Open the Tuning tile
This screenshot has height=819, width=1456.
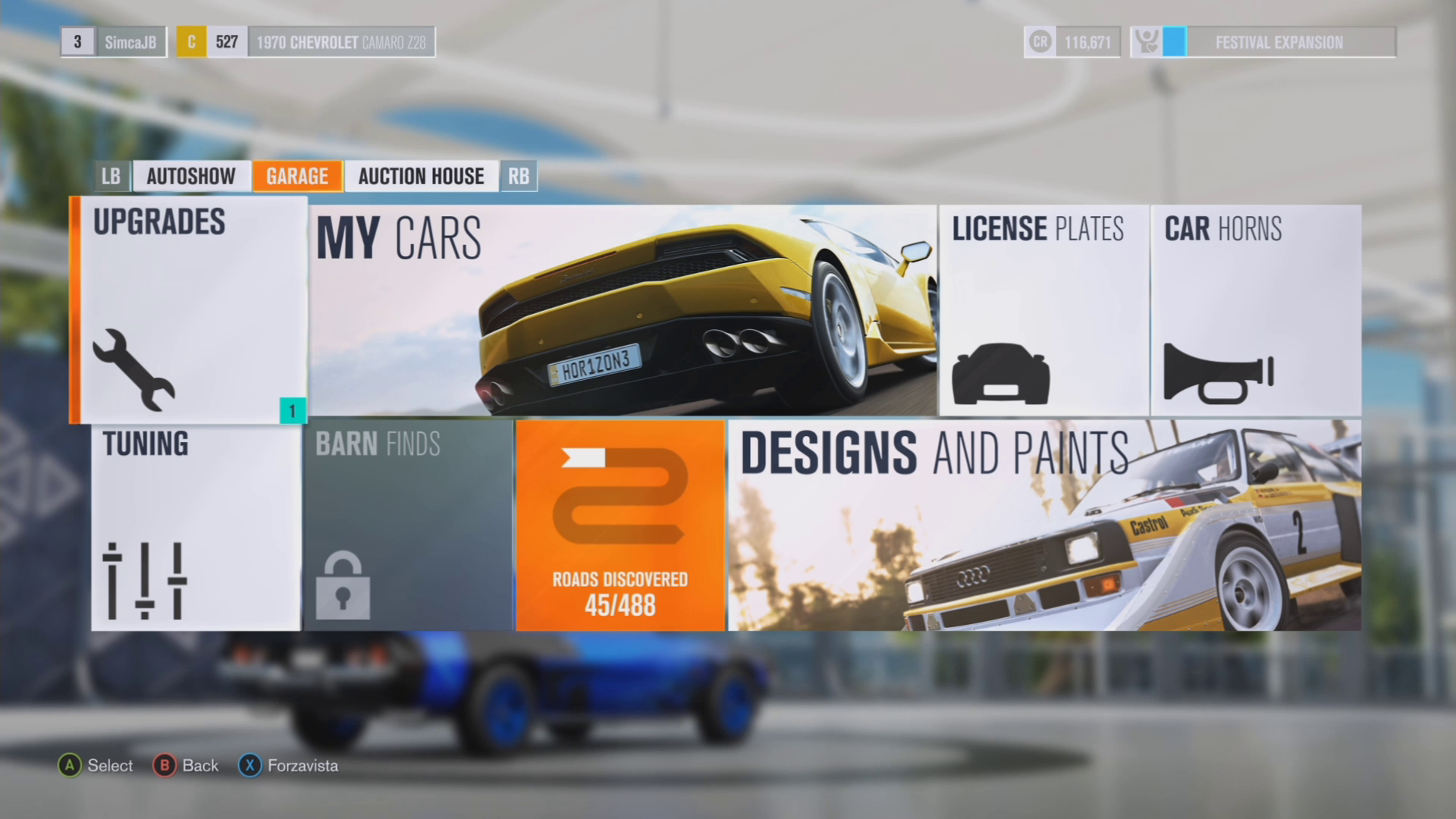coord(196,526)
